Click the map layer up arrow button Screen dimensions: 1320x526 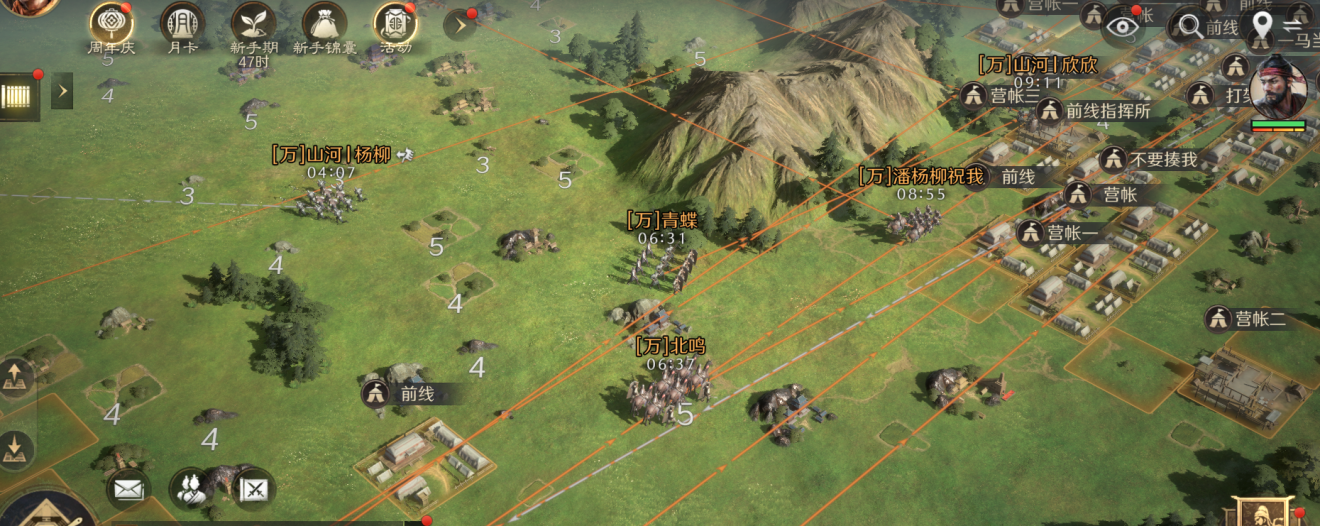(x=15, y=376)
